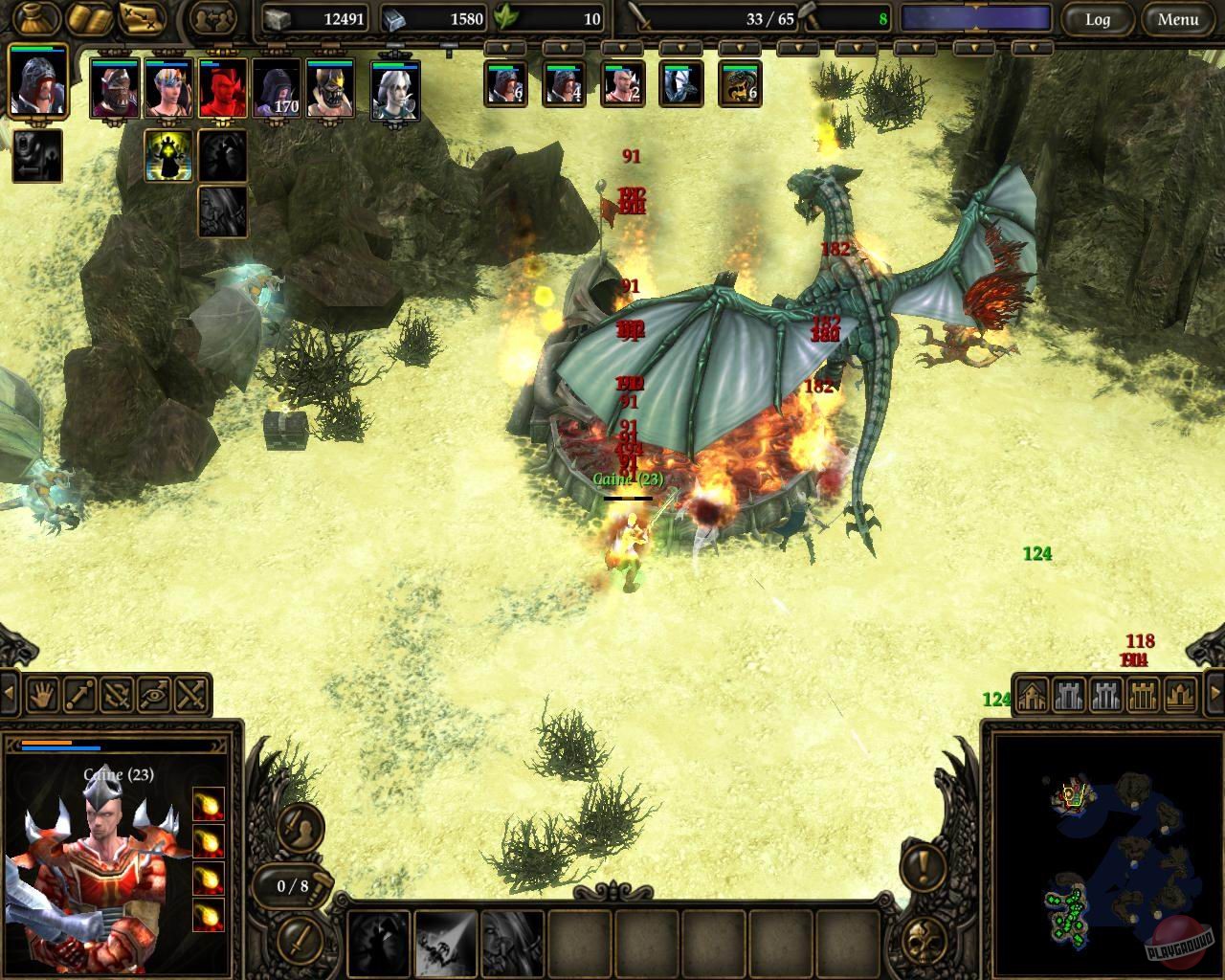
Task: Open the quest map icon
Action: click(140, 17)
